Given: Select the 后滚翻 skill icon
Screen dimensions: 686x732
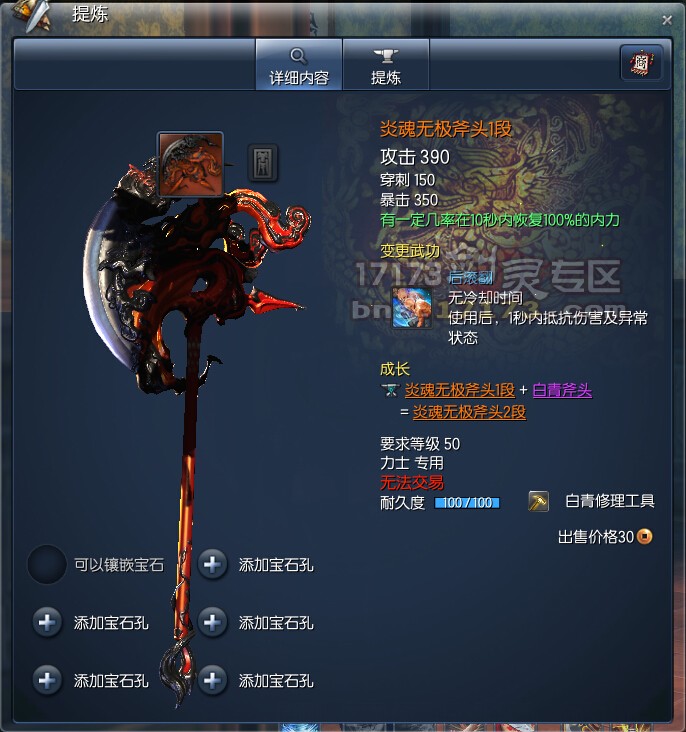Looking at the screenshot, I should [x=412, y=308].
